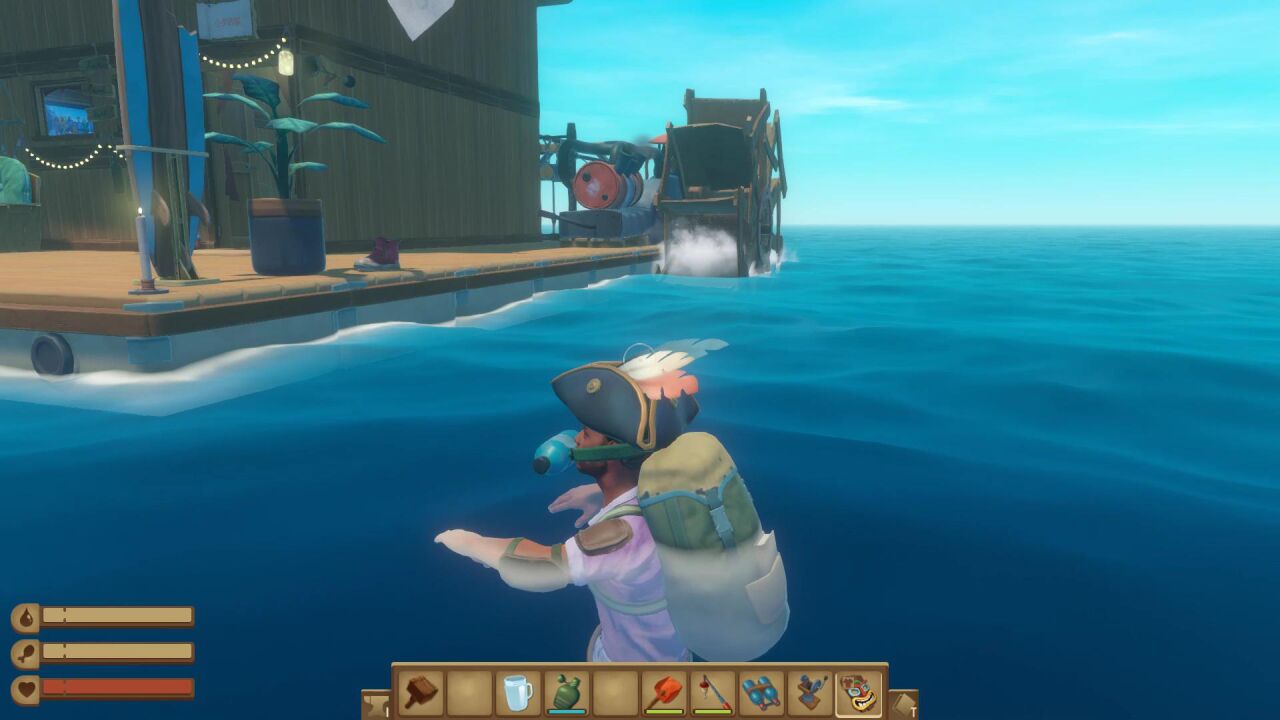
Task: Choose the tiki mask hotbar slot
Action: [x=859, y=692]
